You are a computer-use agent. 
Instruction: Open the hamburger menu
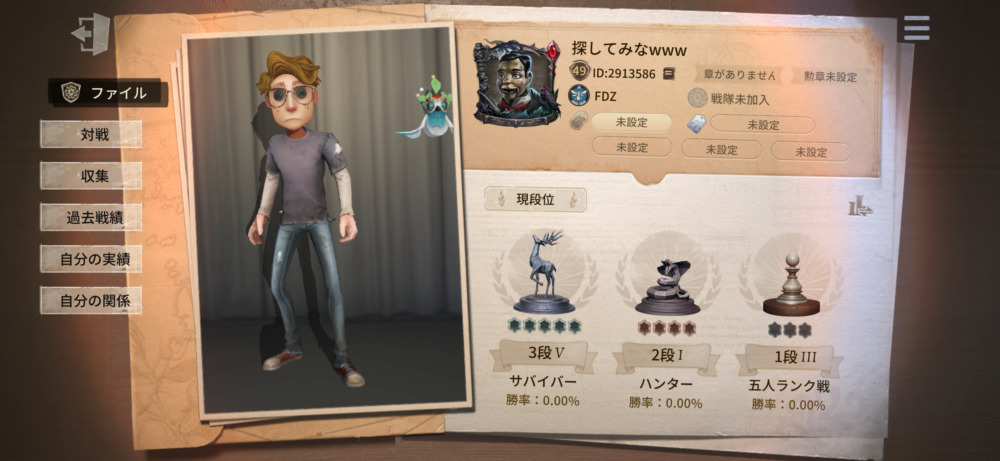[916, 28]
